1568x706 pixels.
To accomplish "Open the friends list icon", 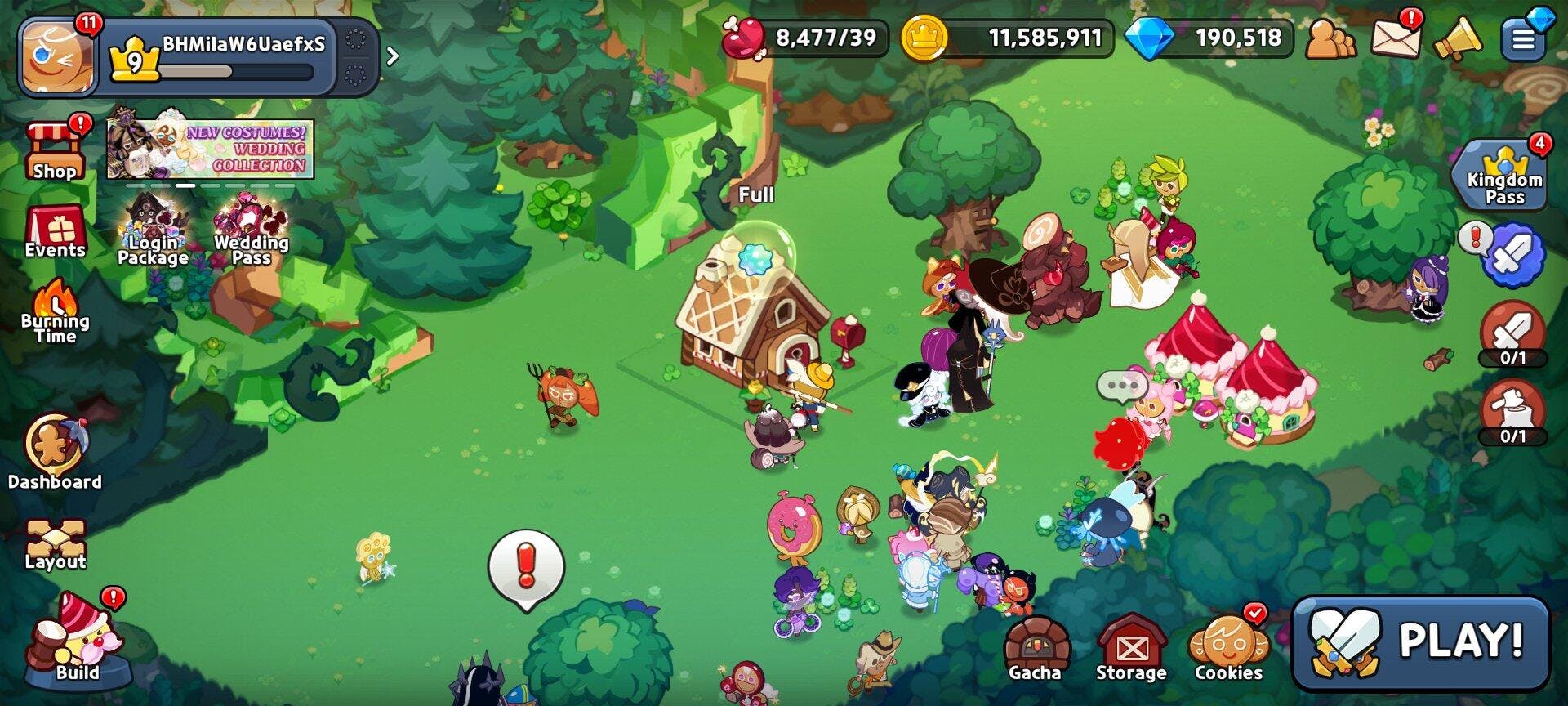I will (x=1330, y=38).
